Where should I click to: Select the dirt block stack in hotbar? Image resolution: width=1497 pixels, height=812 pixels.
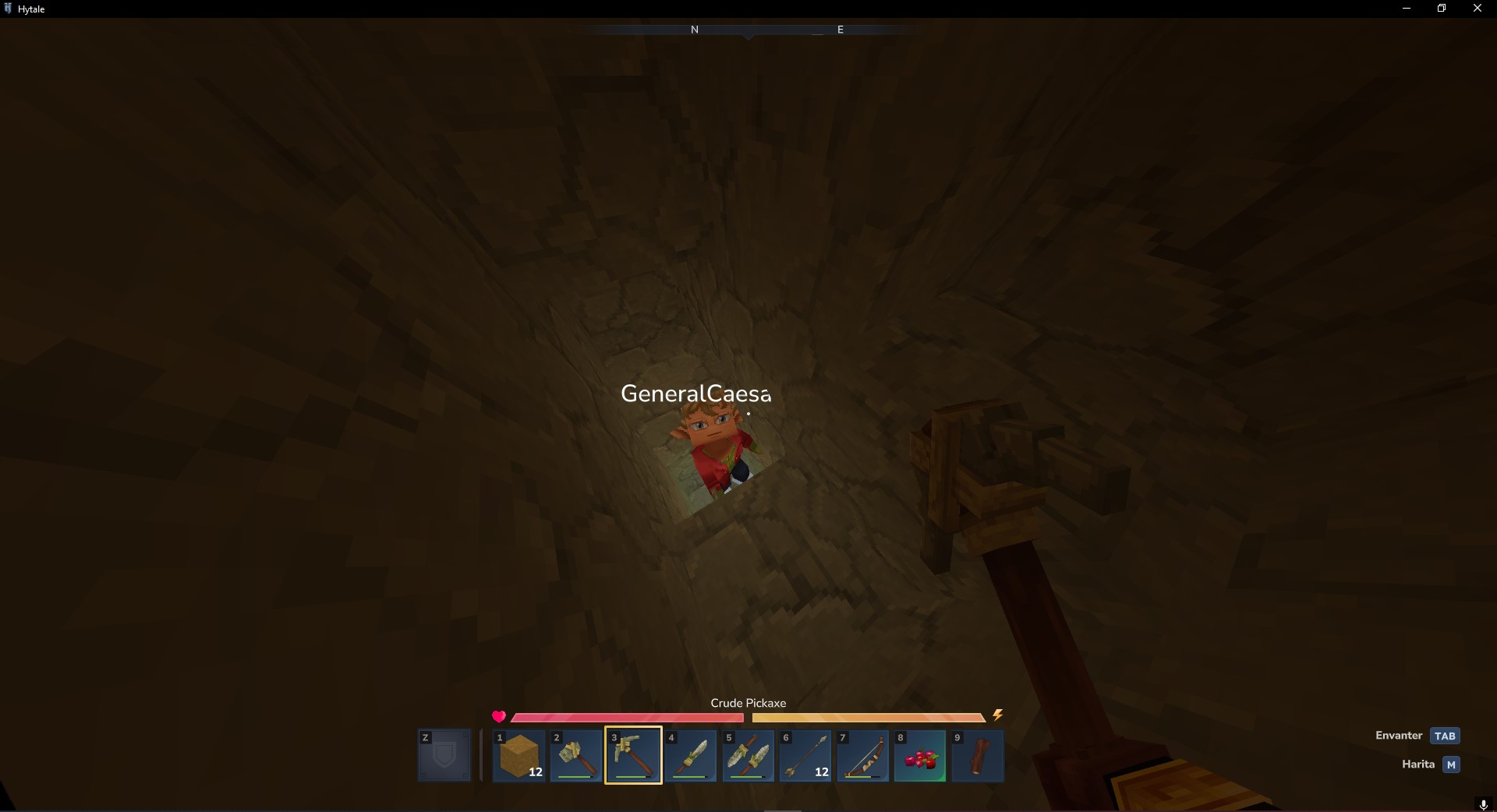coord(519,755)
